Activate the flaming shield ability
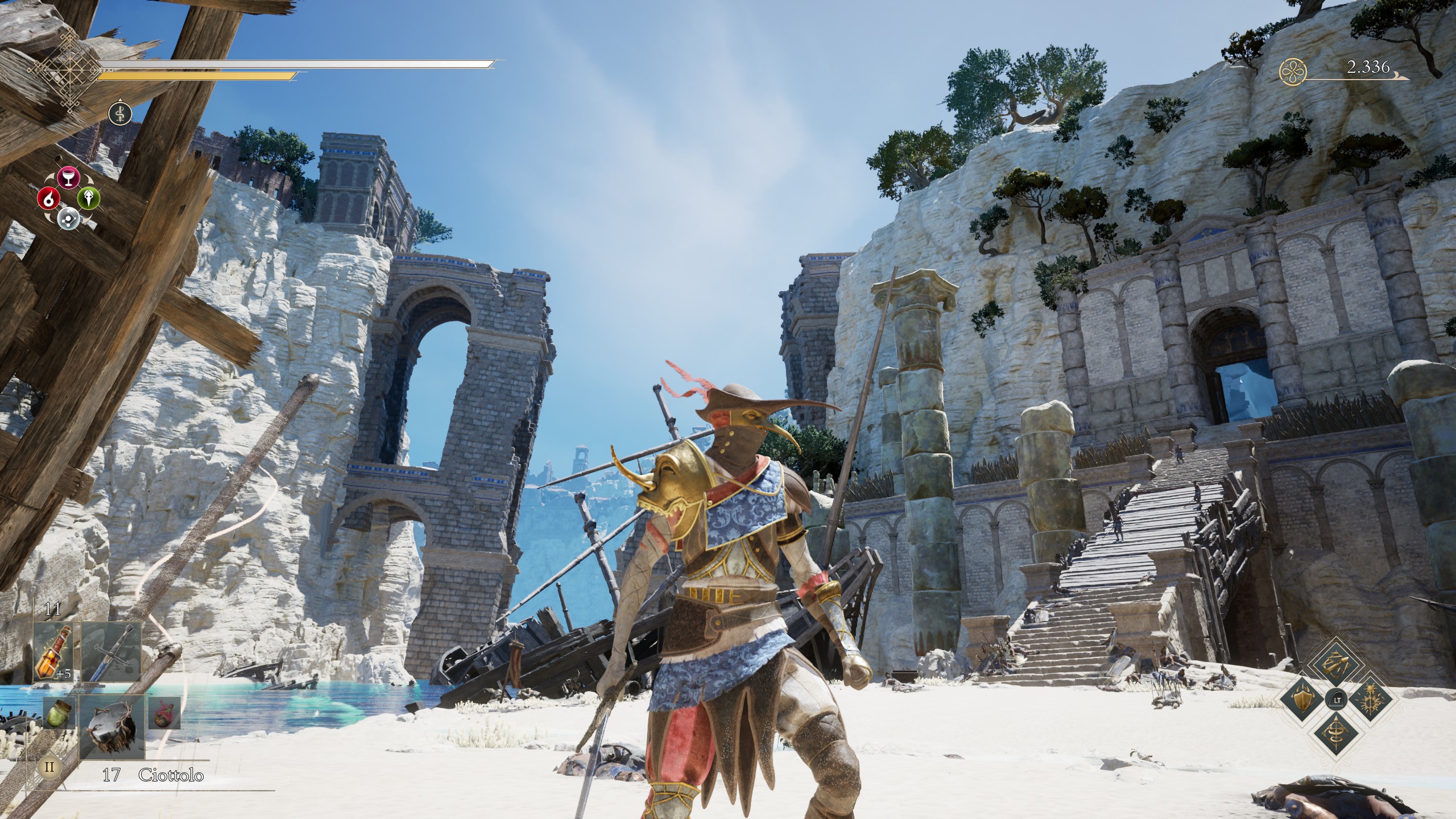 [1302, 698]
